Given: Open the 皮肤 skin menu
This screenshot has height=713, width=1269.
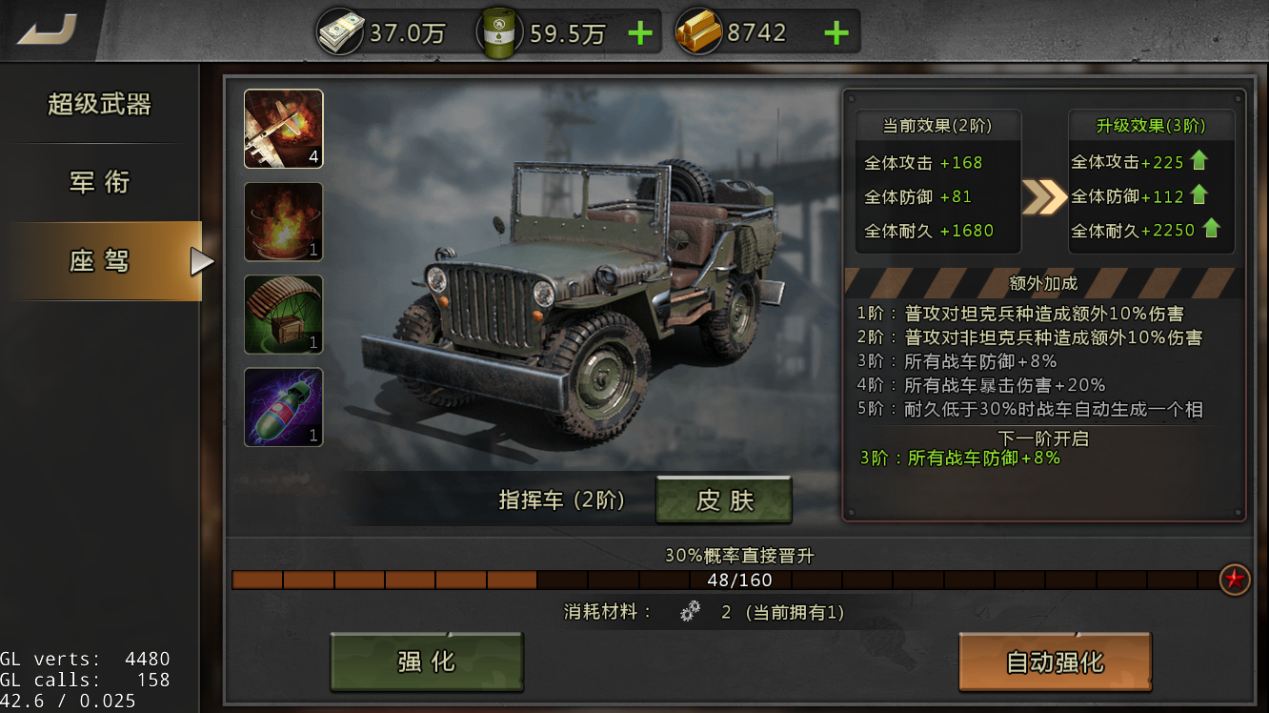Looking at the screenshot, I should [x=723, y=500].
